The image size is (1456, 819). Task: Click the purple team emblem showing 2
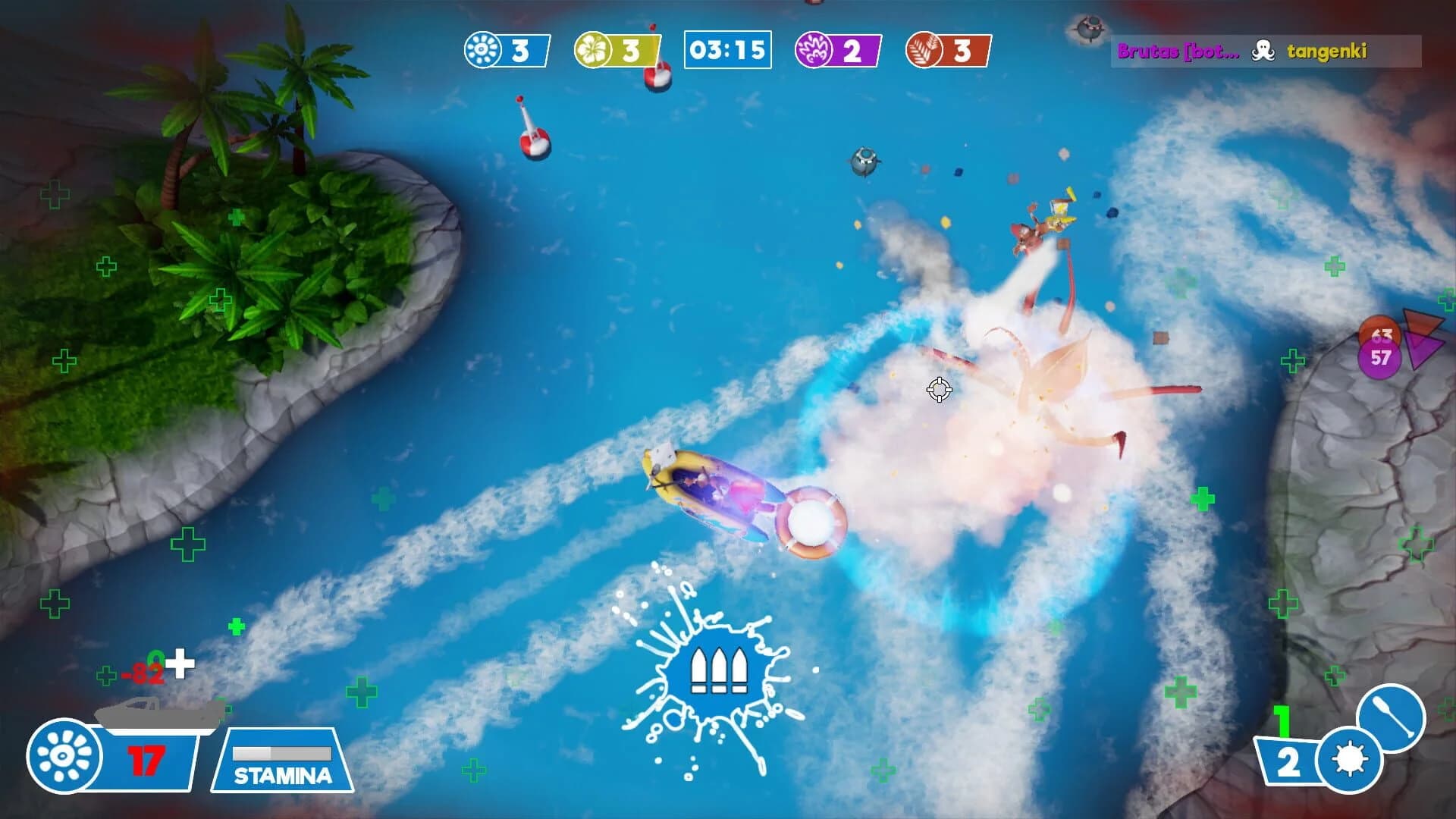click(815, 50)
